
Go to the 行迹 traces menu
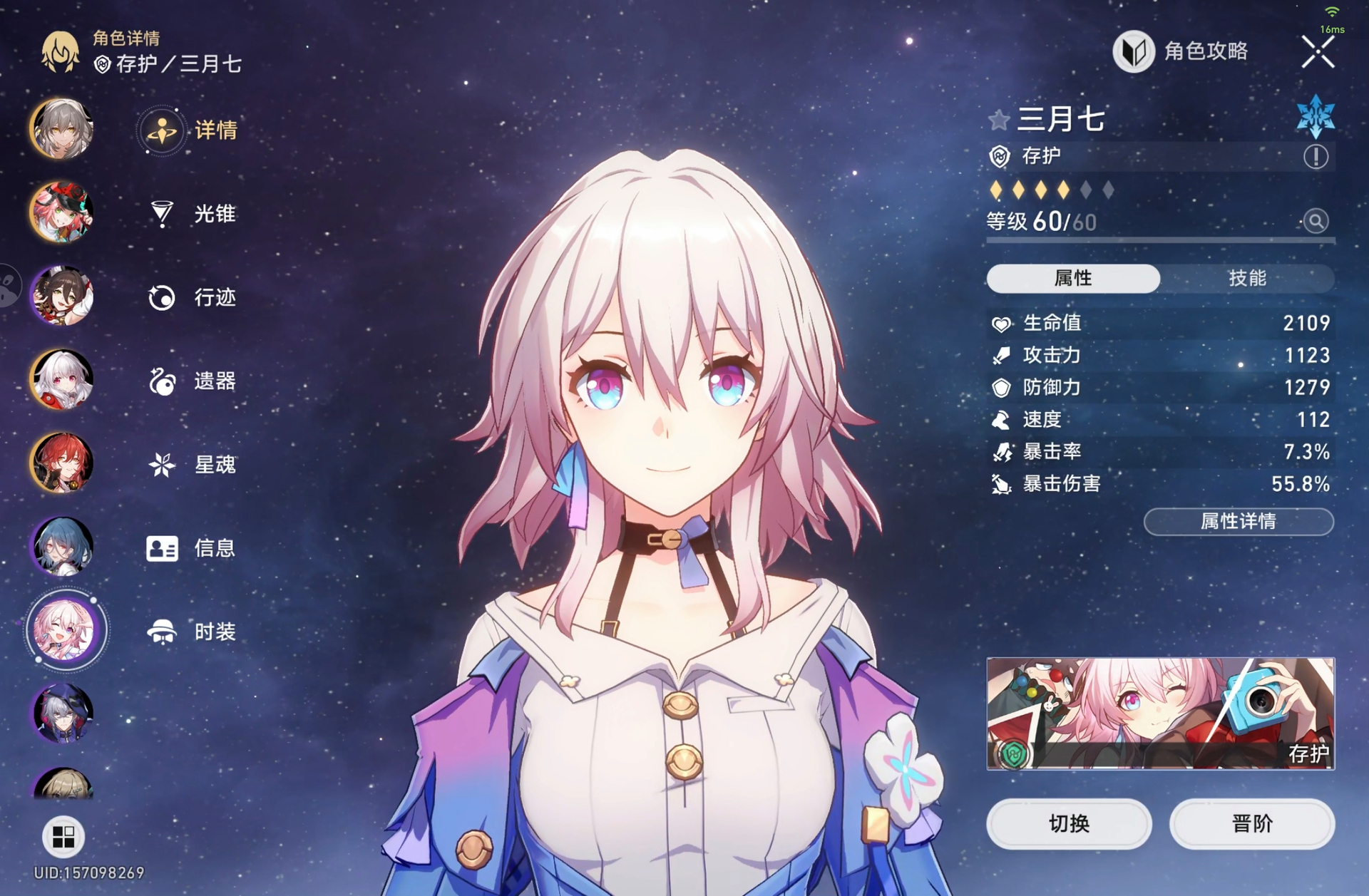[x=191, y=297]
